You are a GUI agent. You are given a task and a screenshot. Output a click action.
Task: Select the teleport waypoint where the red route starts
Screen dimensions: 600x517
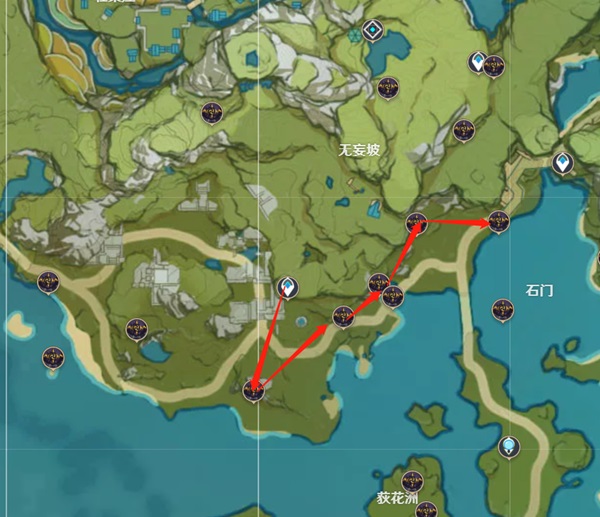[x=288, y=289]
